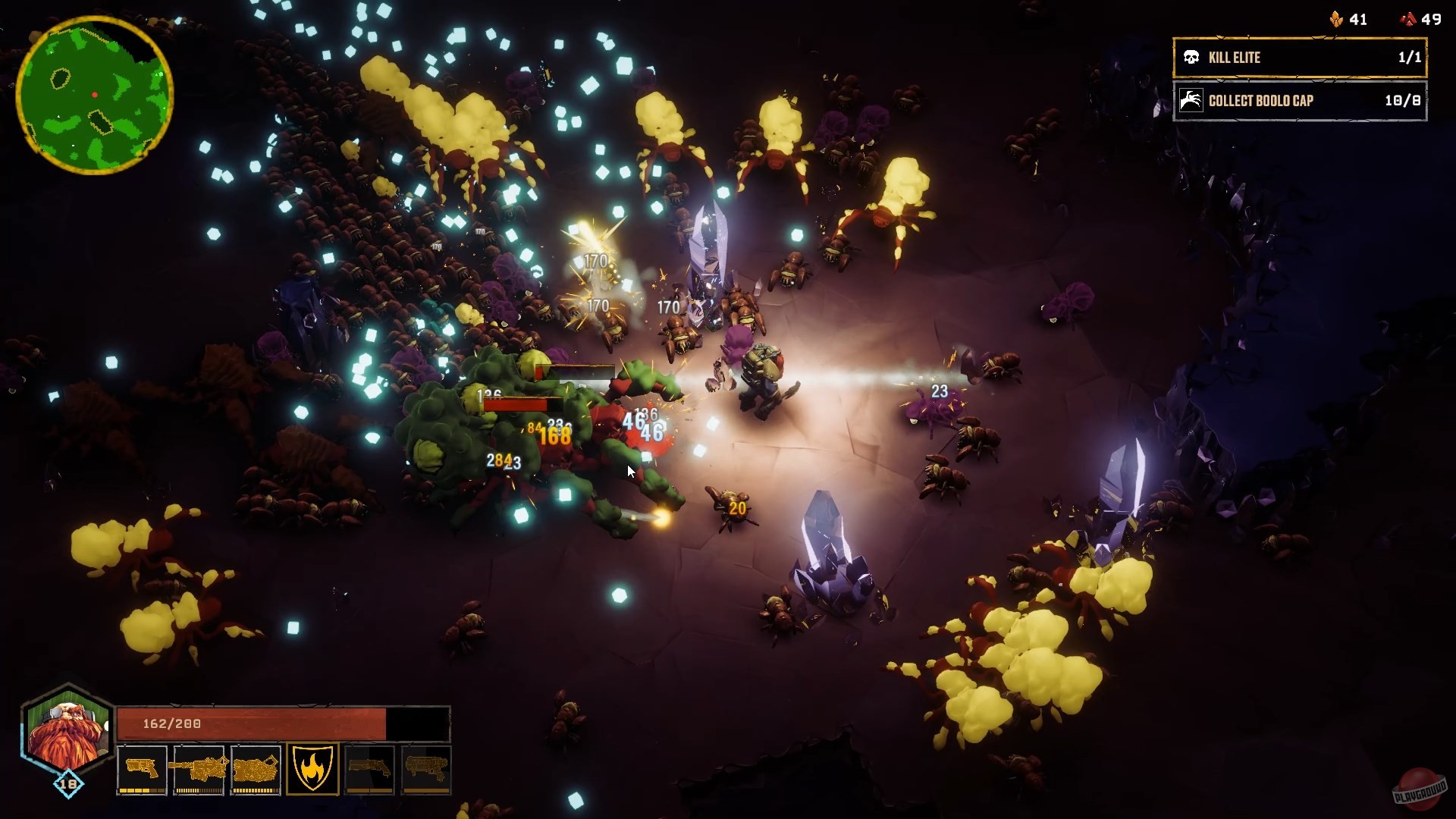Toggle the Kill Elite objective entry
The image size is (1456, 819).
(x=1299, y=58)
